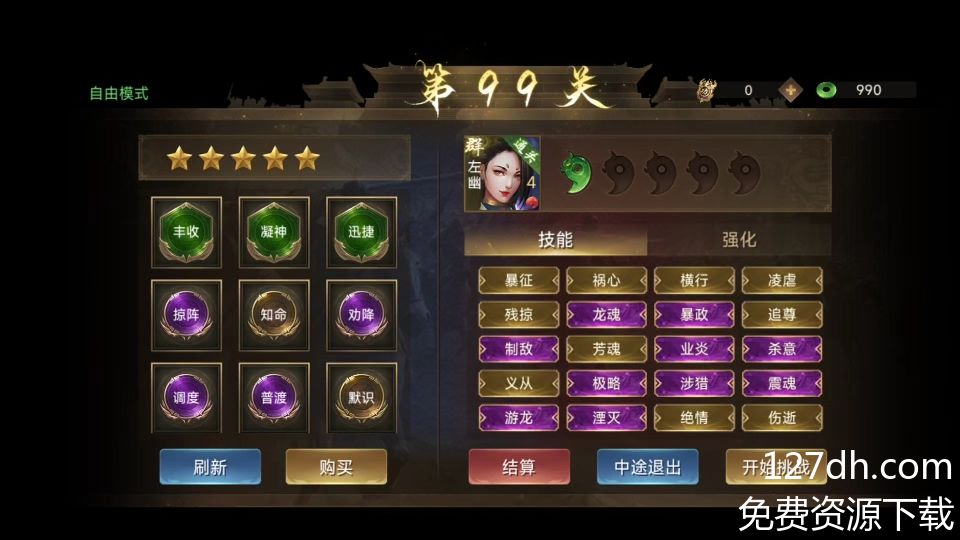
Task: Click the 暴征 skill tag
Action: [x=519, y=281]
